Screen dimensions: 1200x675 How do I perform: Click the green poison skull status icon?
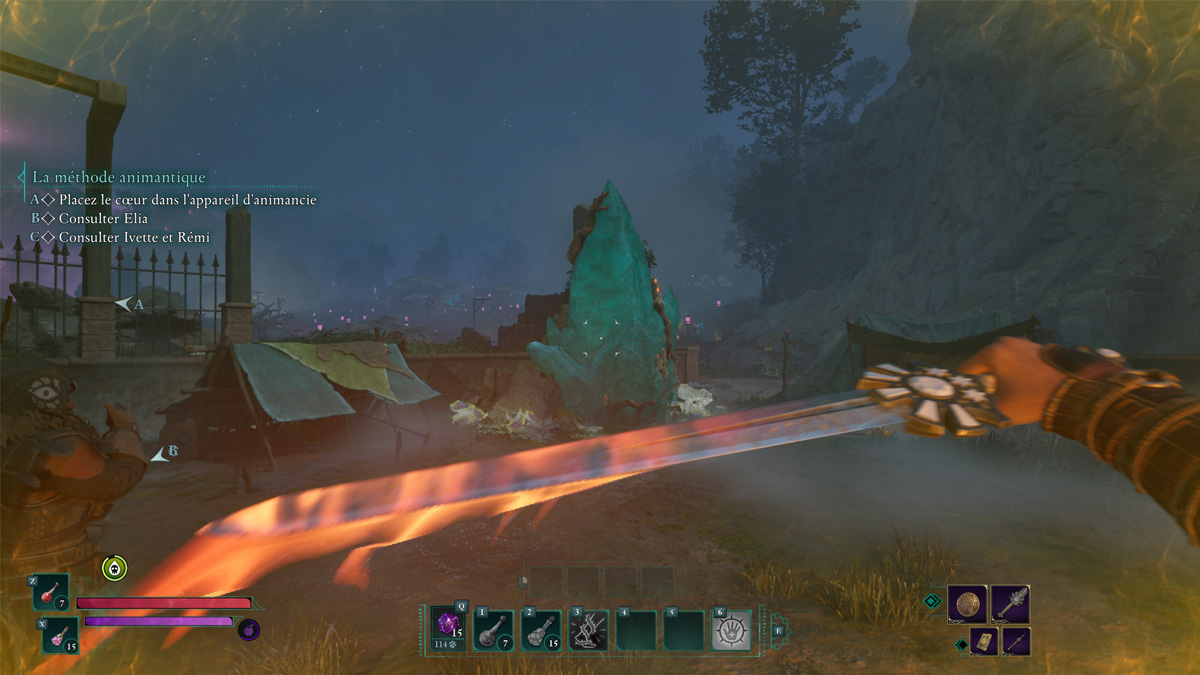click(x=115, y=568)
